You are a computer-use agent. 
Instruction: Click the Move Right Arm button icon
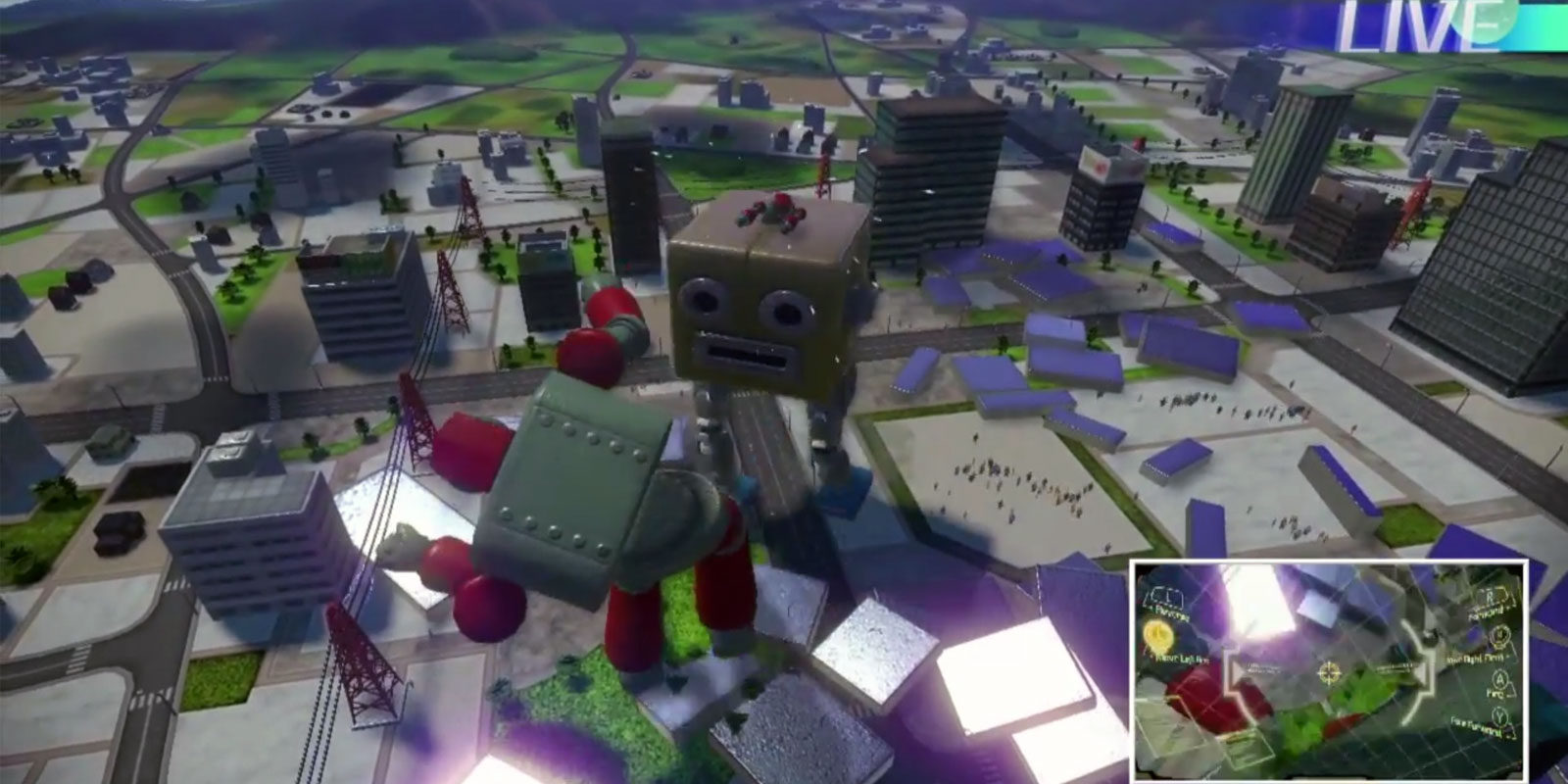pos(1499,636)
